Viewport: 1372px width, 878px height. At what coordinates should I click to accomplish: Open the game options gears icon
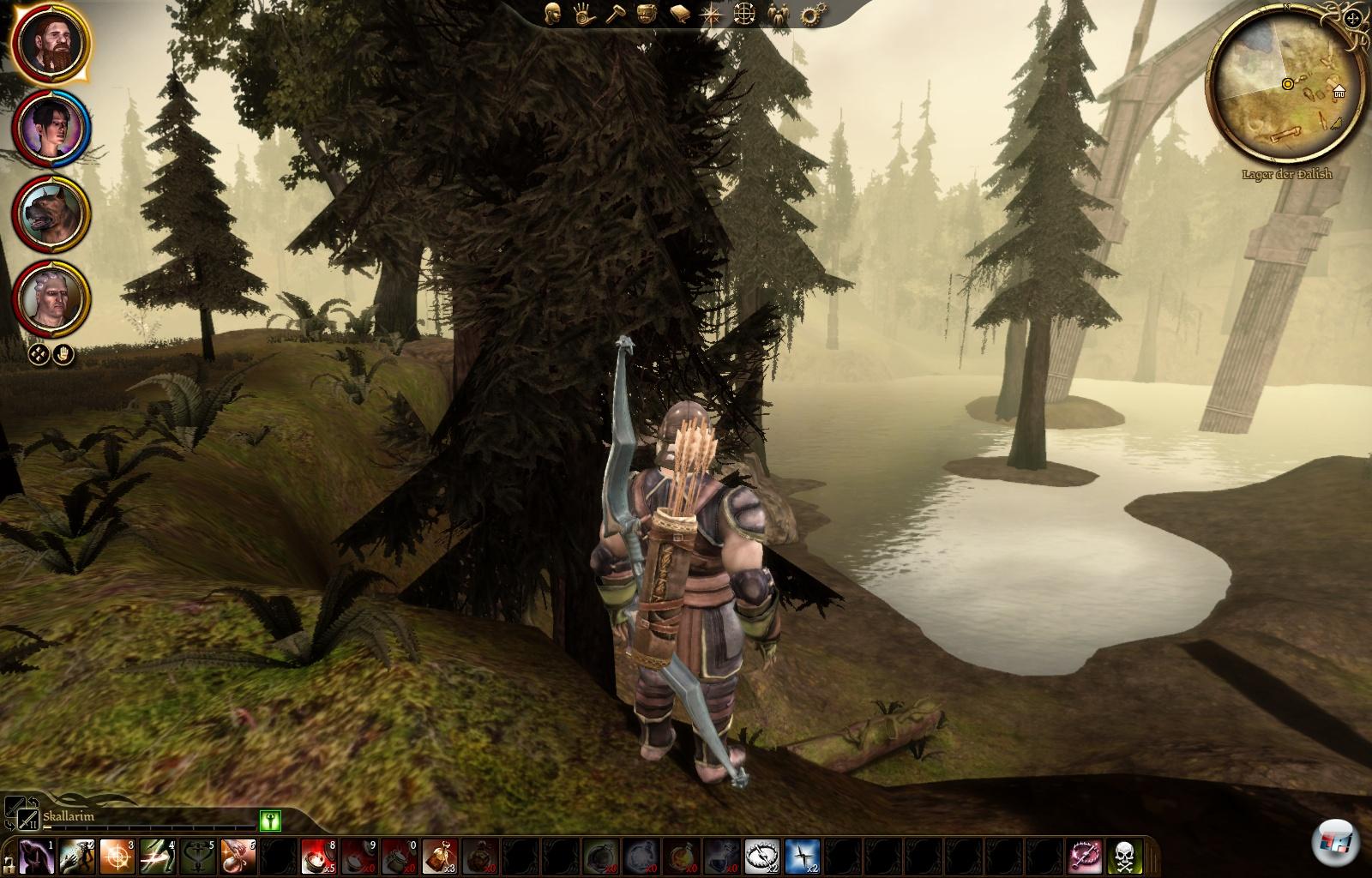(x=809, y=15)
